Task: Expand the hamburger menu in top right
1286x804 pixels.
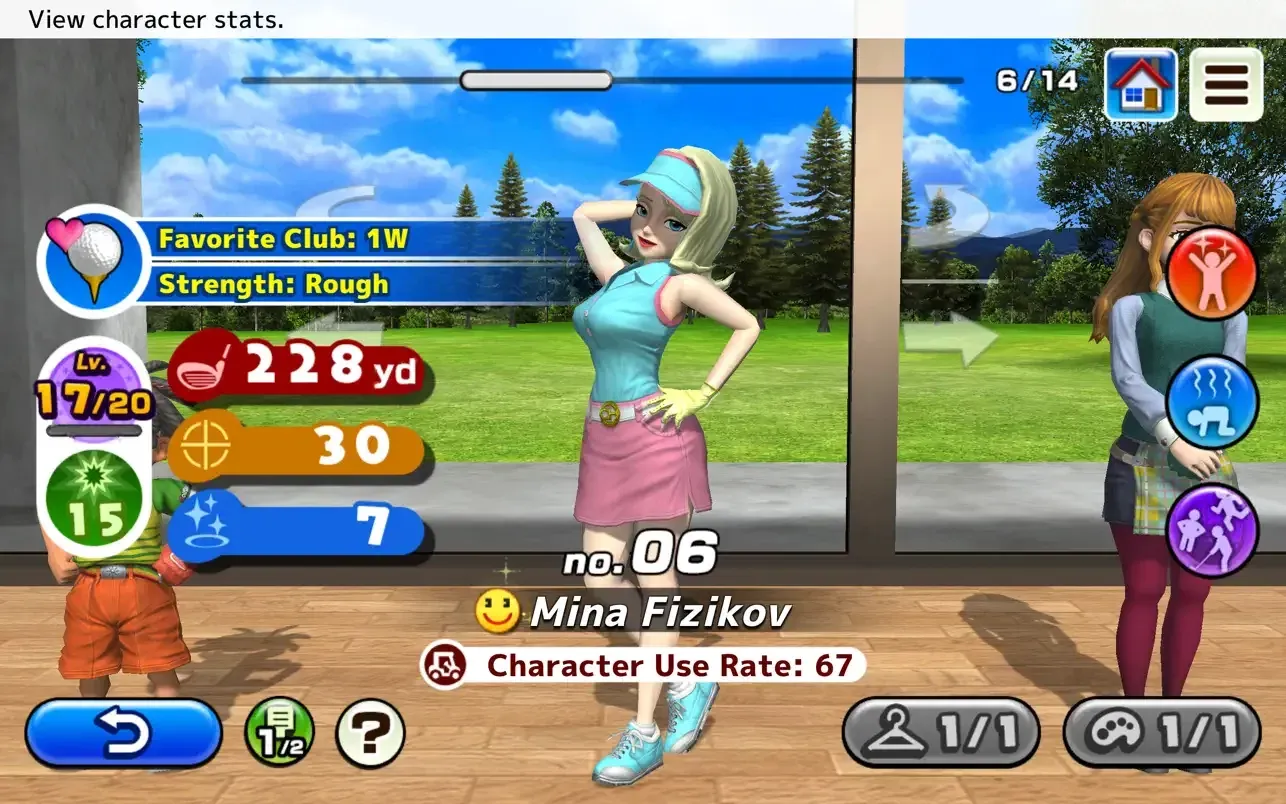Action: 1226,85
